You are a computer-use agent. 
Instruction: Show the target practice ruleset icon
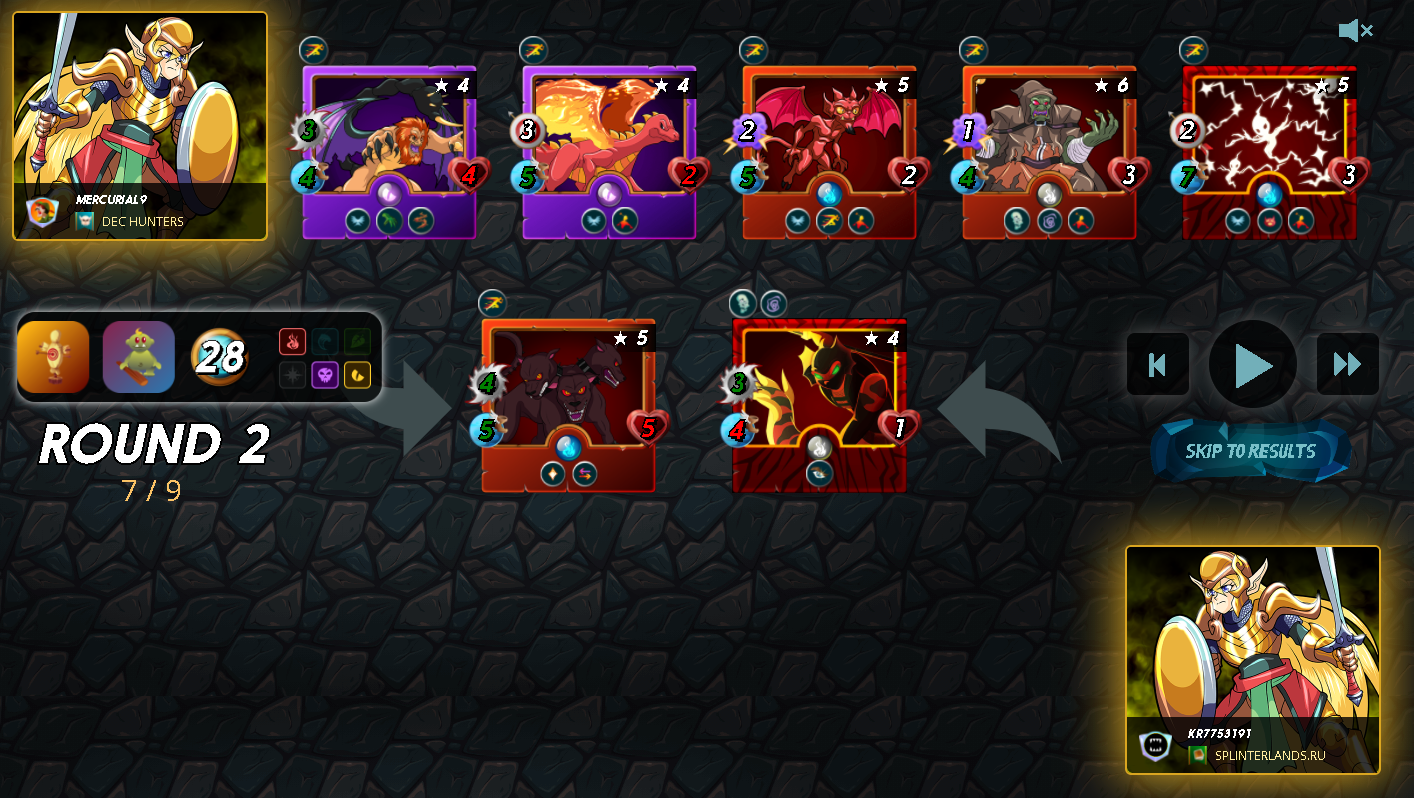tap(53, 357)
